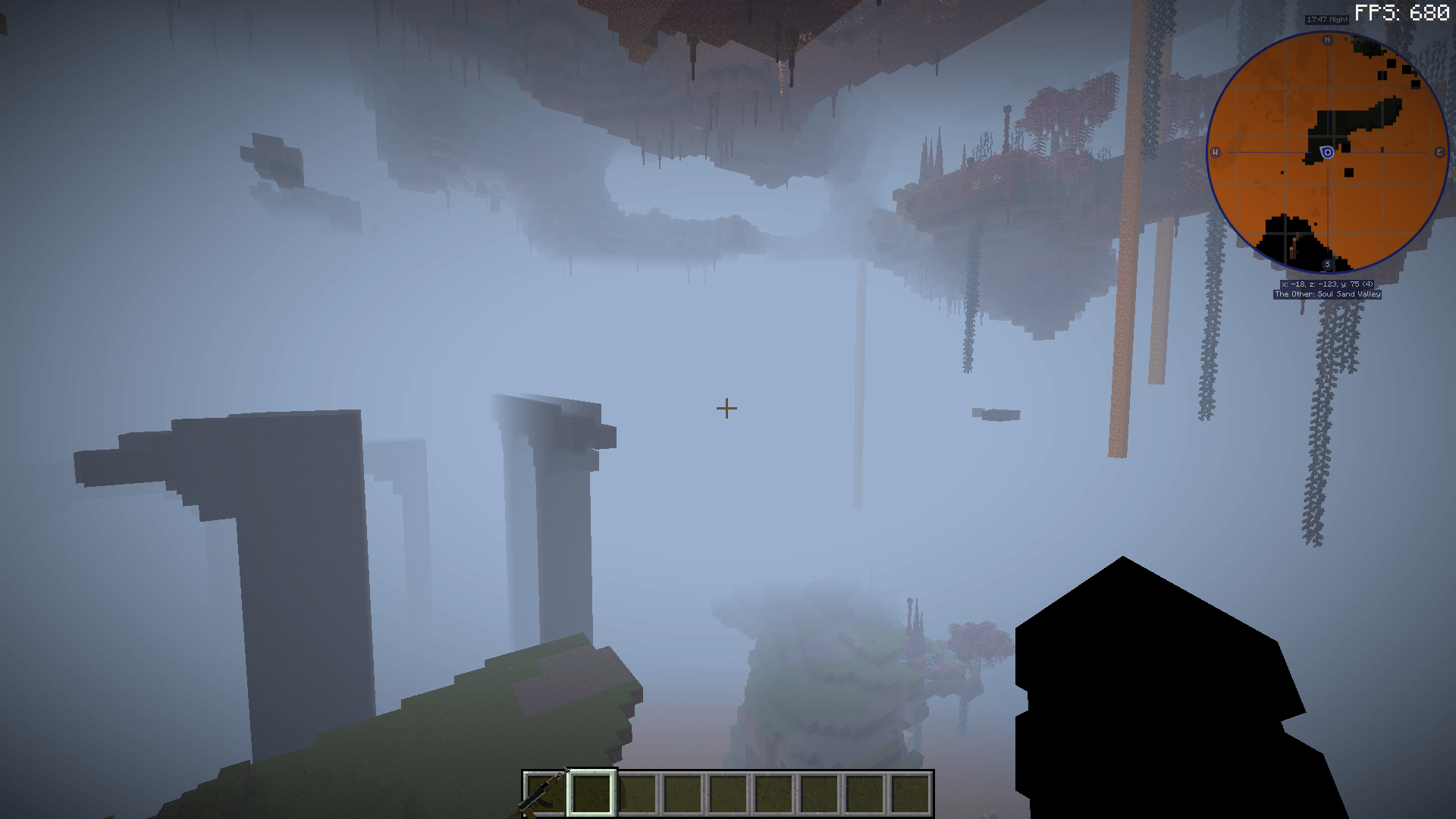1456x819 pixels.
Task: Click the 17:47 Night time display
Action: point(1326,19)
